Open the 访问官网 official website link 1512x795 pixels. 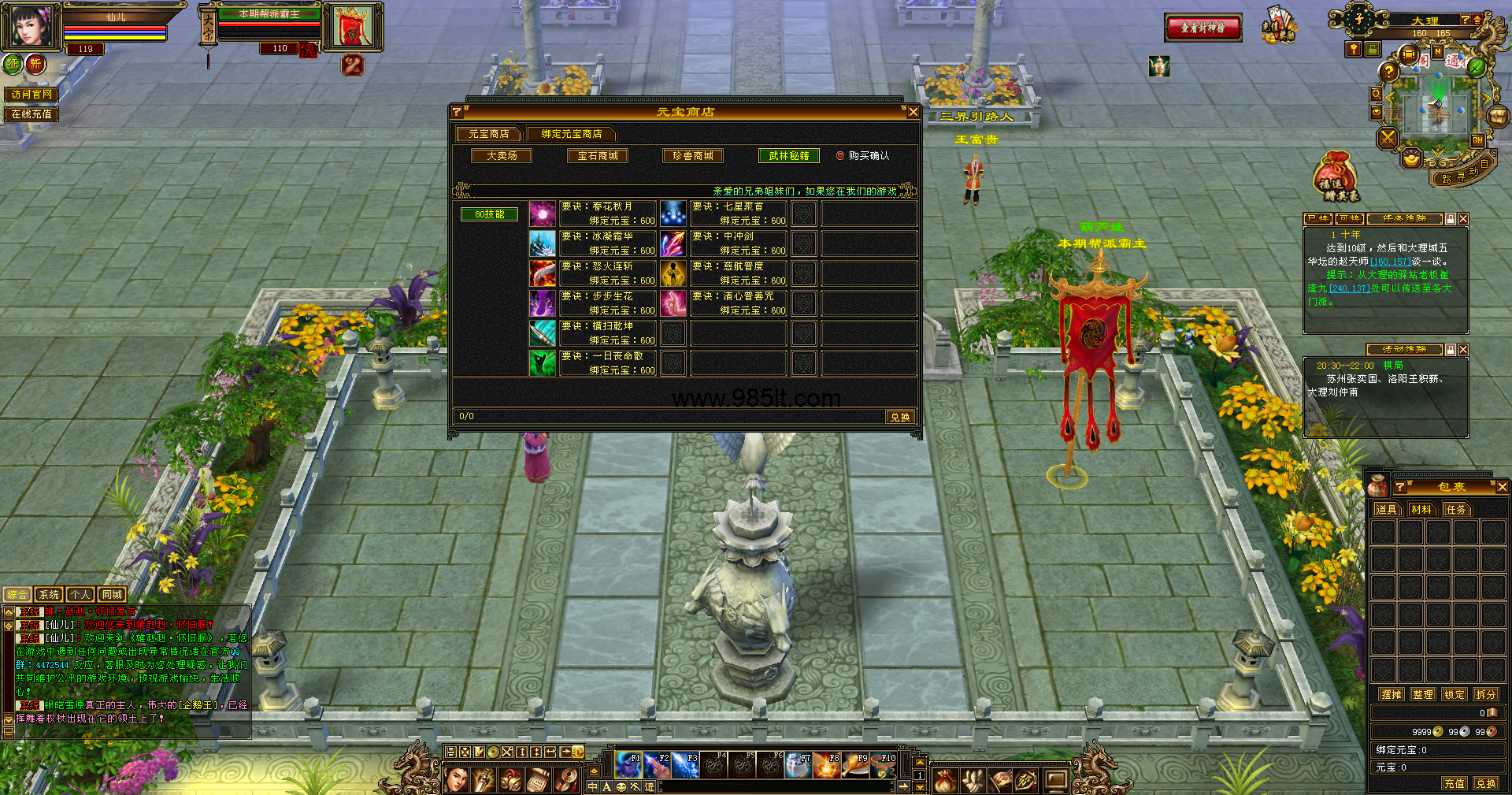pos(31,95)
